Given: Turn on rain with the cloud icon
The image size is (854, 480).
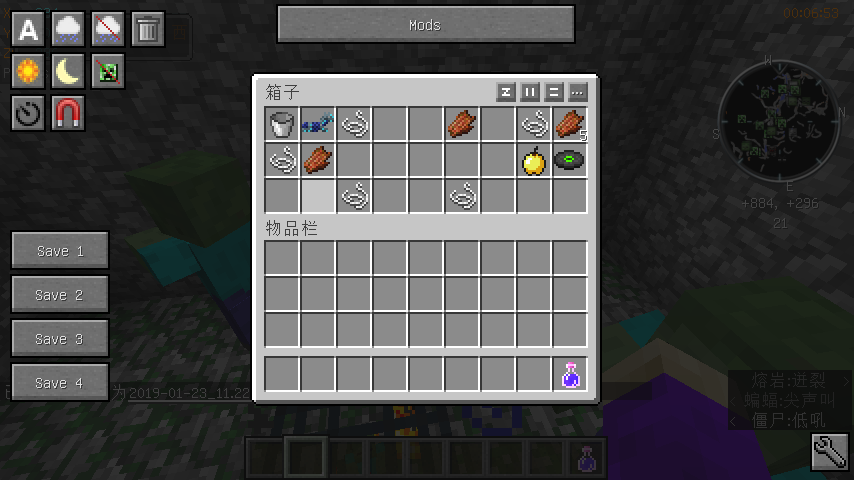Looking at the screenshot, I should pyautogui.click(x=68, y=29).
